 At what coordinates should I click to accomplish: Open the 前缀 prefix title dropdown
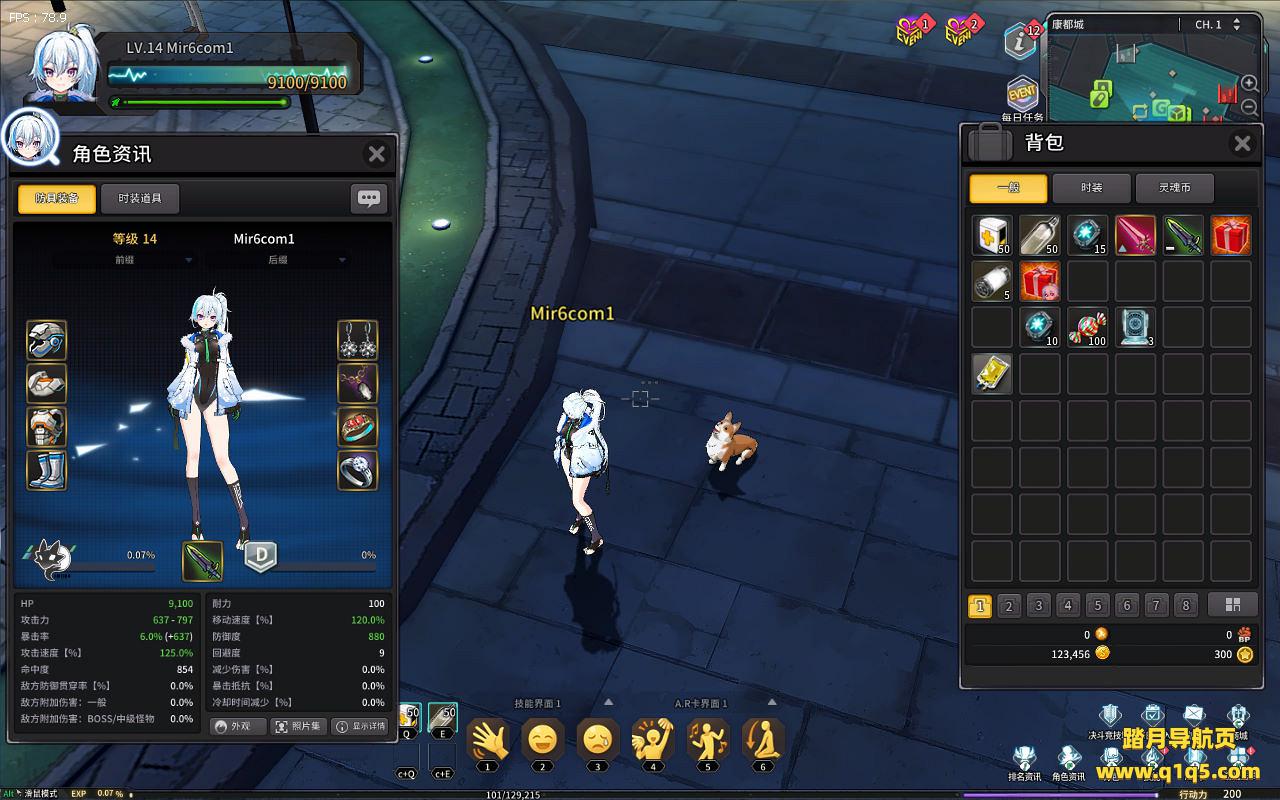(x=124, y=260)
